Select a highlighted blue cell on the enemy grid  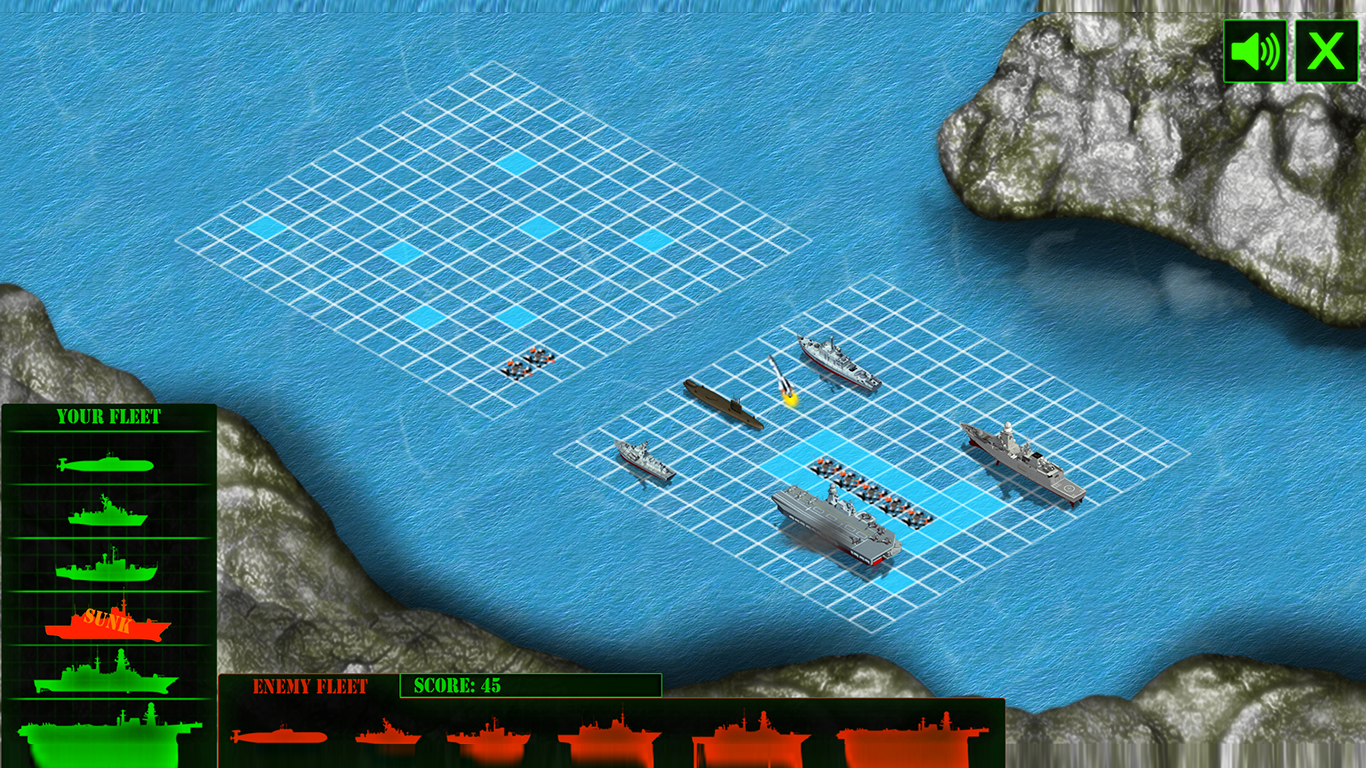click(x=518, y=164)
